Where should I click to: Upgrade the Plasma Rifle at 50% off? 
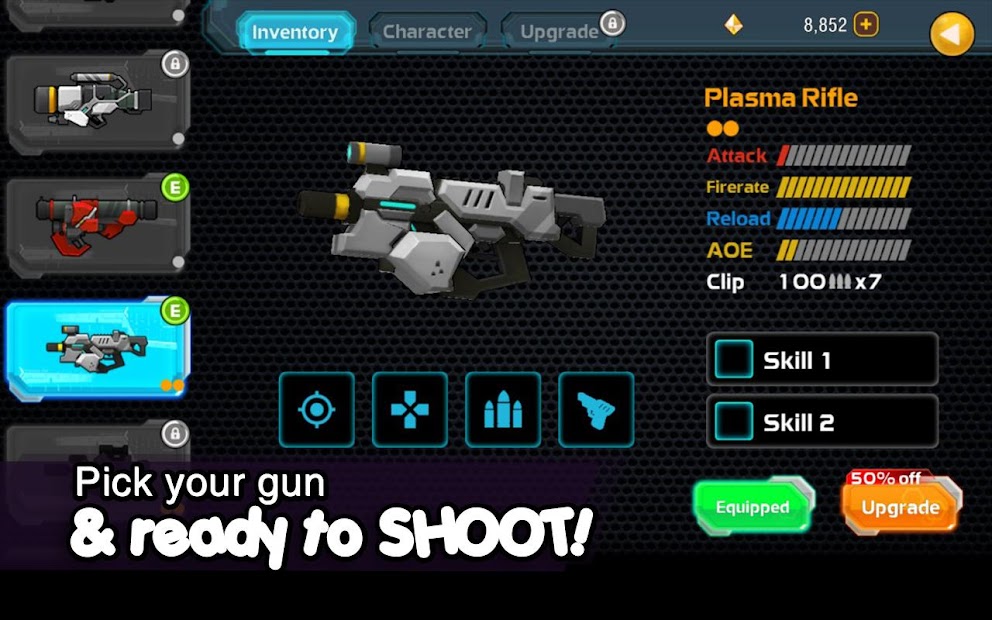(900, 507)
